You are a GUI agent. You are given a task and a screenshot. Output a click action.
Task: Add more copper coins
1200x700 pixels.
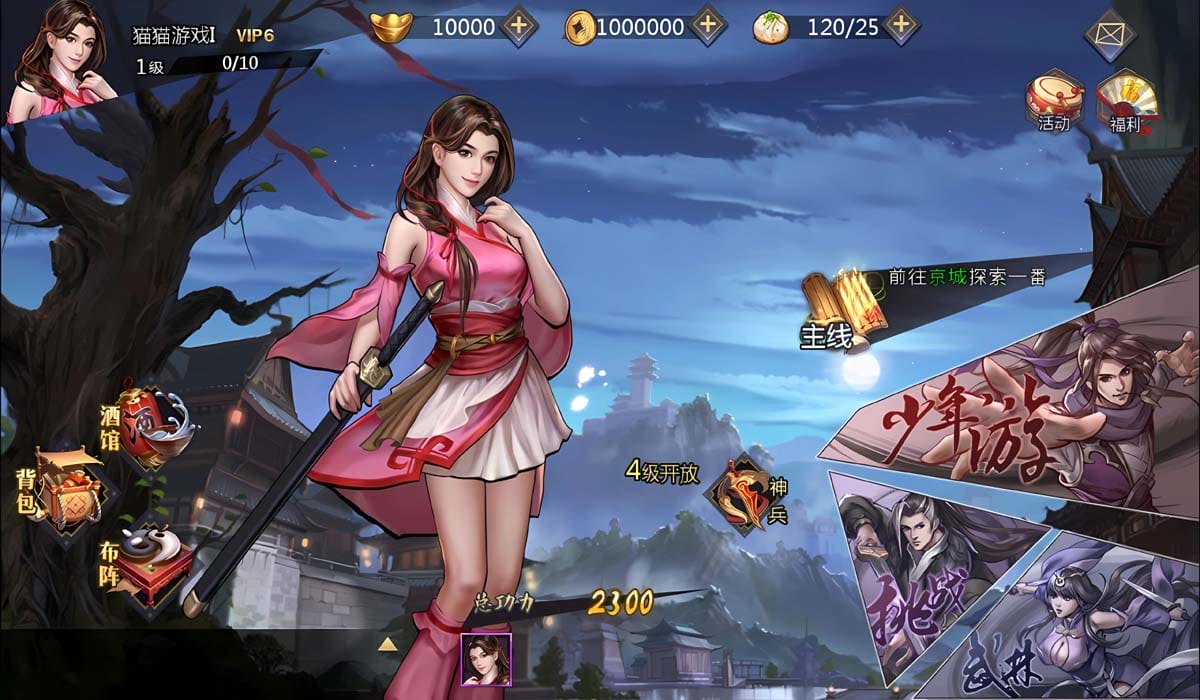[x=707, y=26]
